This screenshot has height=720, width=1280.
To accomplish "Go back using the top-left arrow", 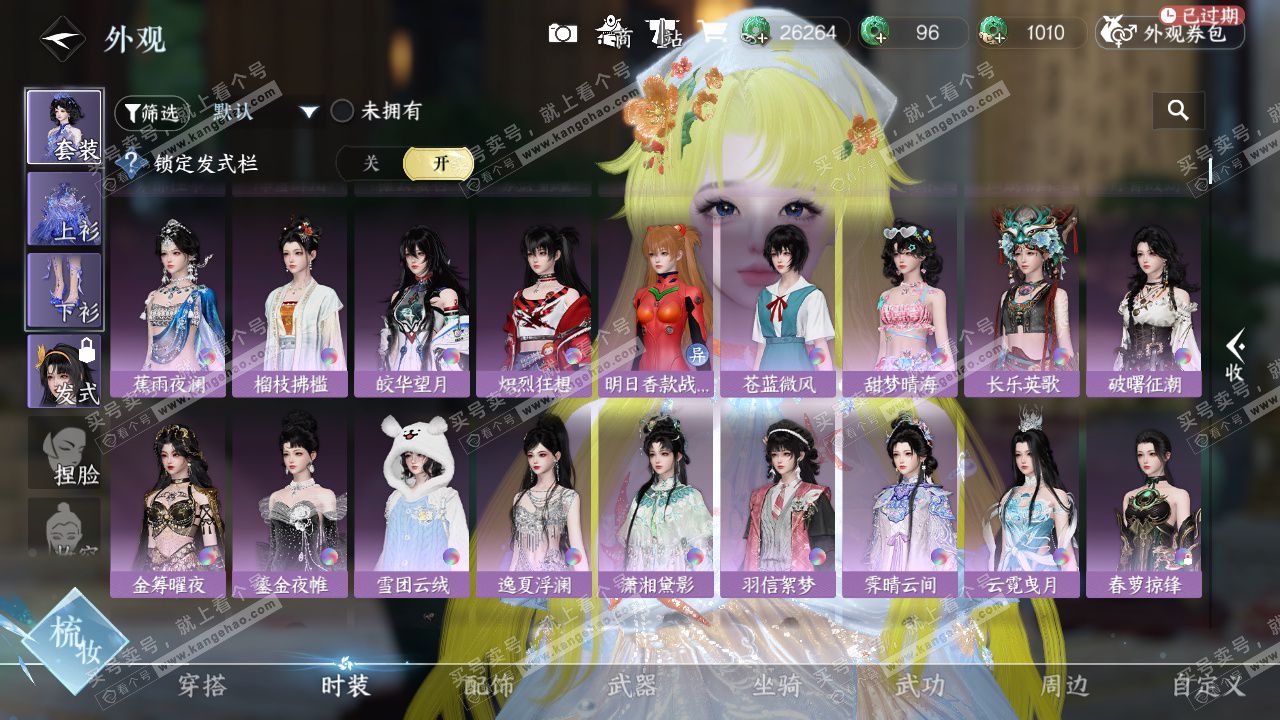I will [61, 39].
